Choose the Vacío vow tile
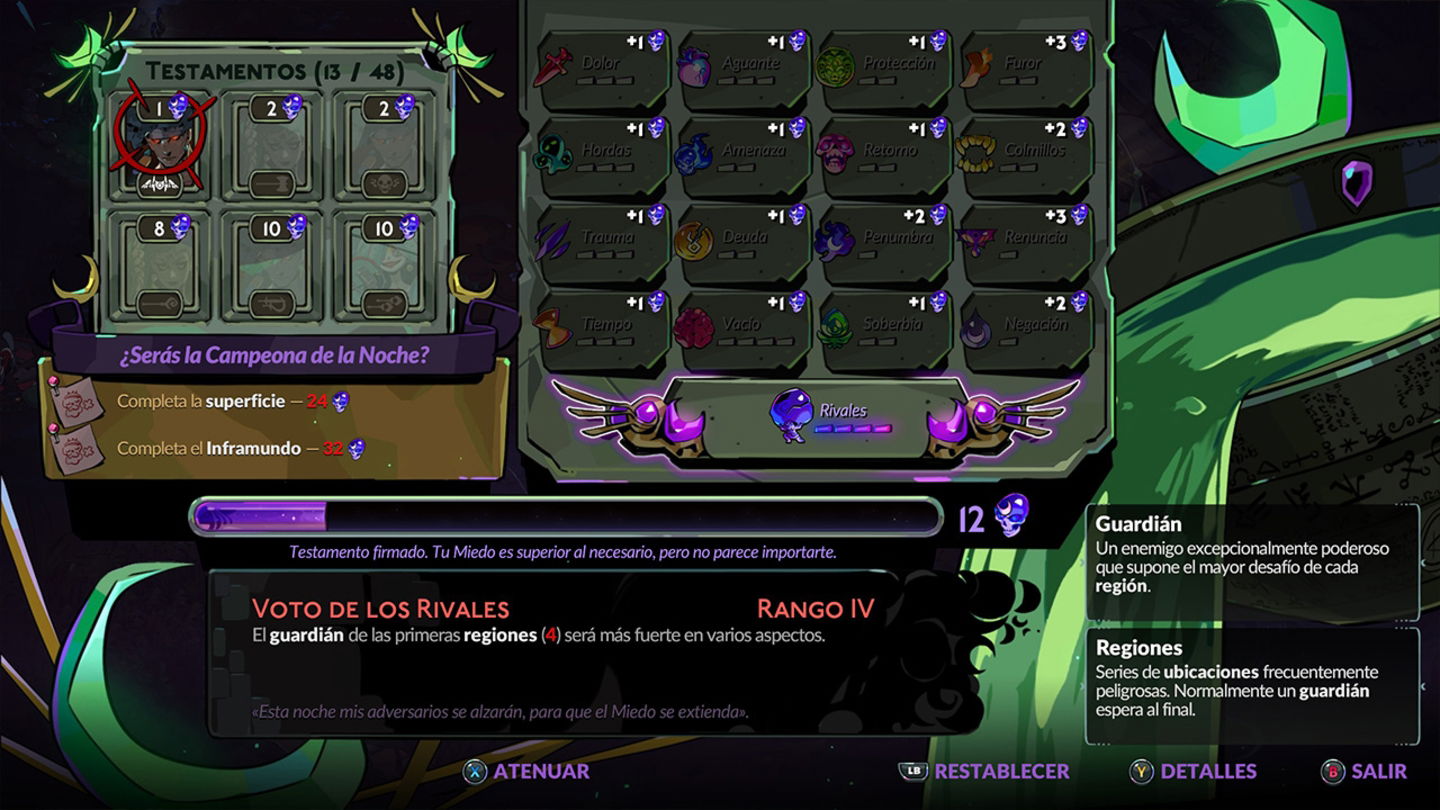Image resolution: width=1440 pixels, height=810 pixels. [x=742, y=330]
